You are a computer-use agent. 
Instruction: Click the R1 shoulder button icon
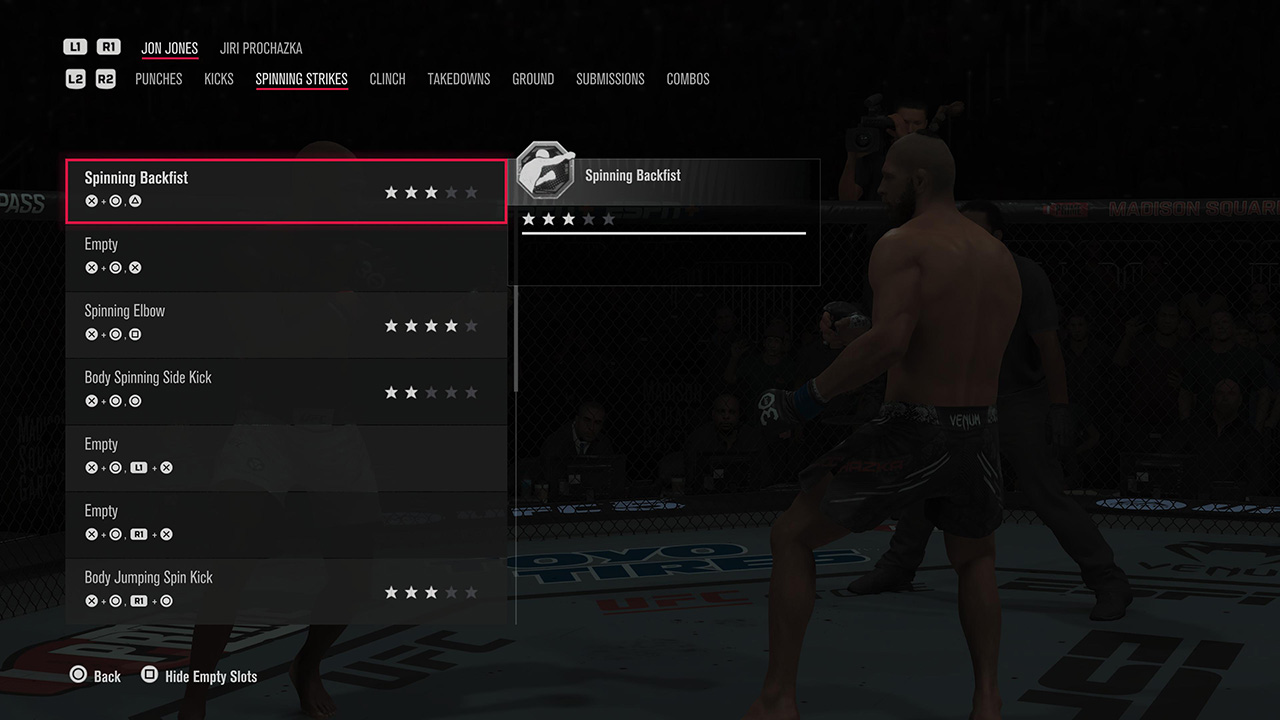click(107, 46)
